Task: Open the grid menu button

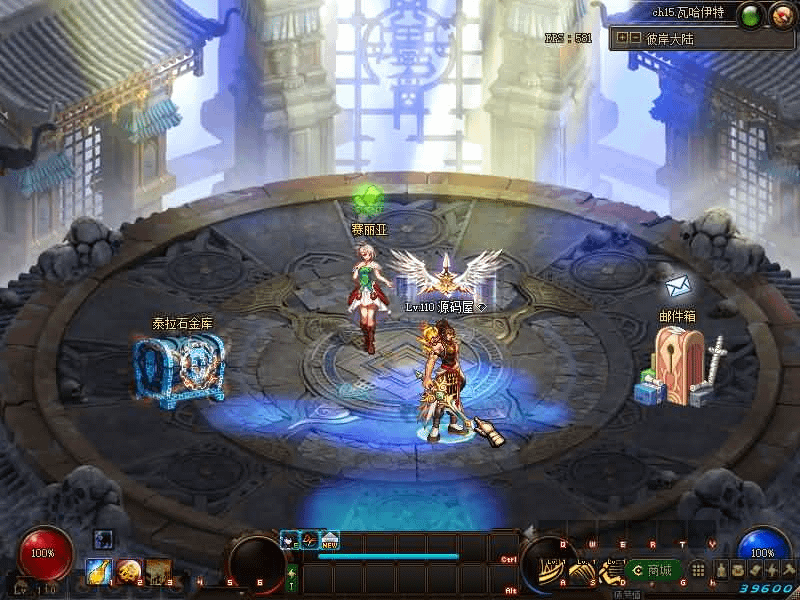Action: [x=698, y=570]
